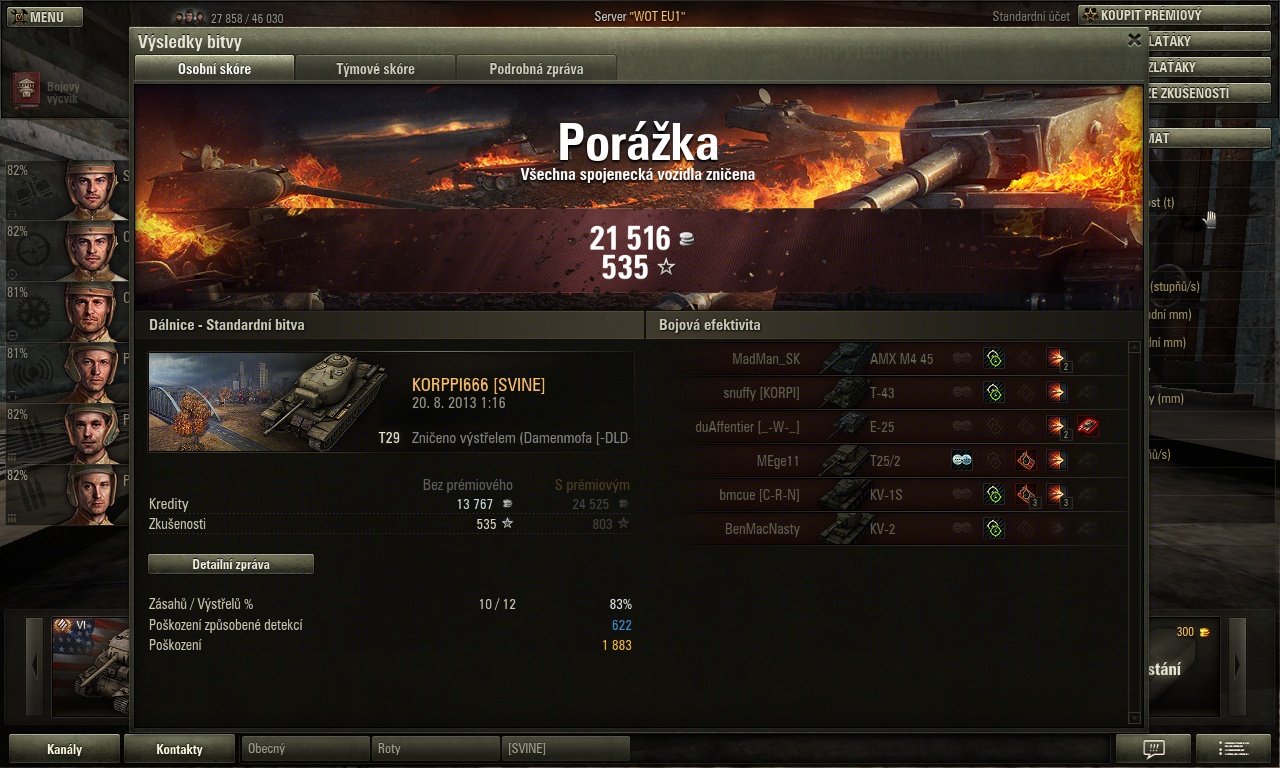This screenshot has height=768, width=1280.
Task: Open the Kontakty list
Action: coord(179,749)
